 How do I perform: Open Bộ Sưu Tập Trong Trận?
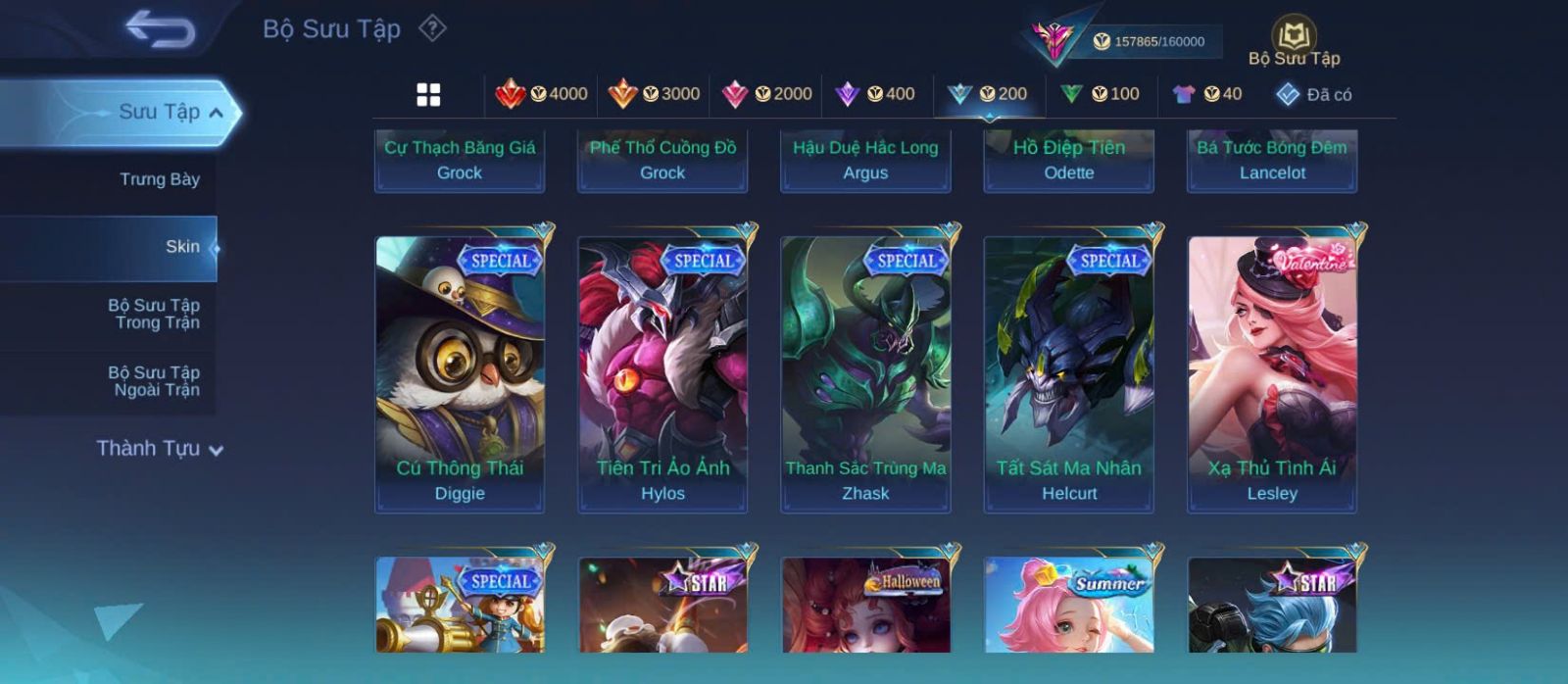[x=155, y=314]
